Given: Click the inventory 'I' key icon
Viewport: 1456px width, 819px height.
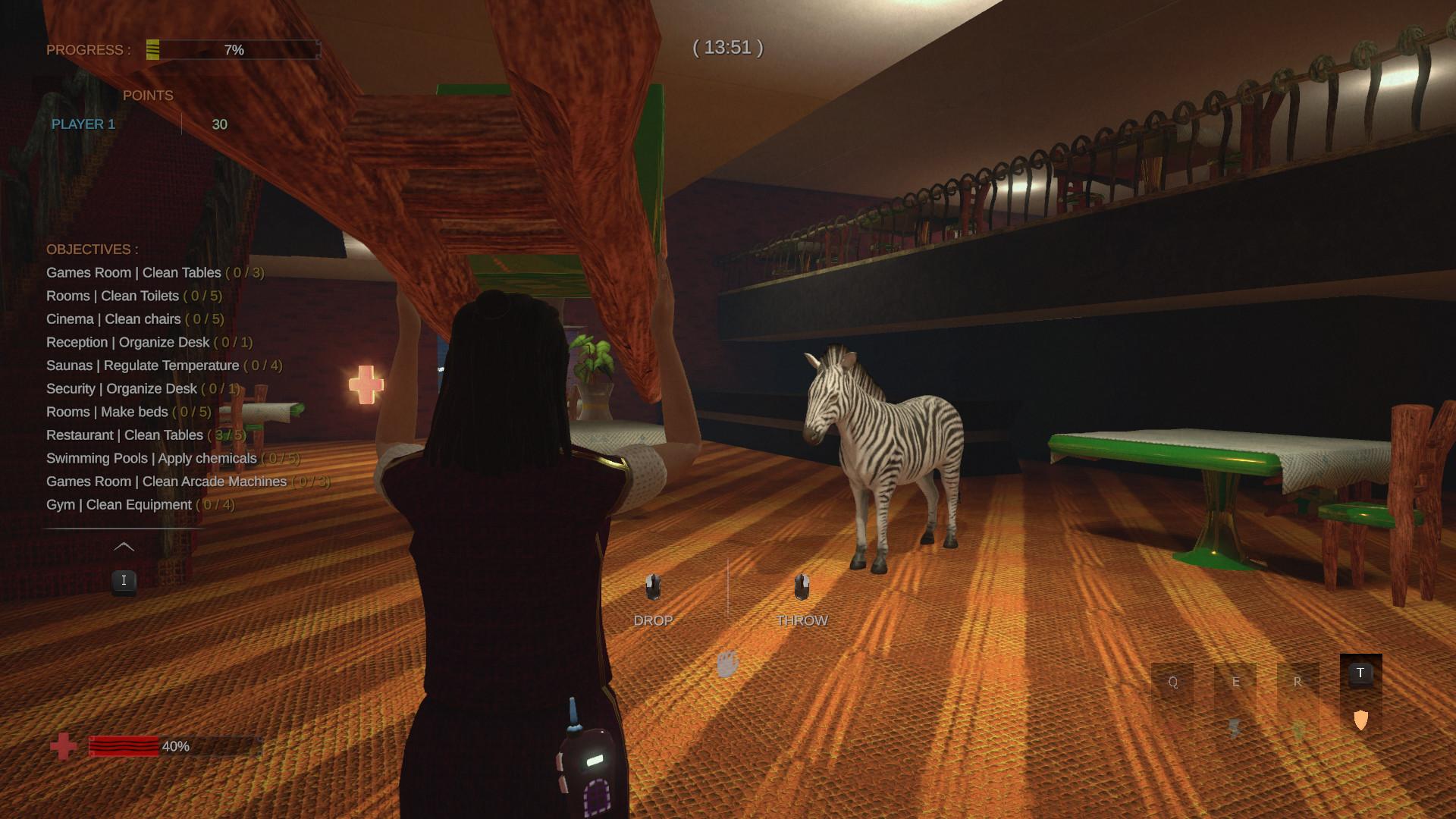Looking at the screenshot, I should pos(124,580).
